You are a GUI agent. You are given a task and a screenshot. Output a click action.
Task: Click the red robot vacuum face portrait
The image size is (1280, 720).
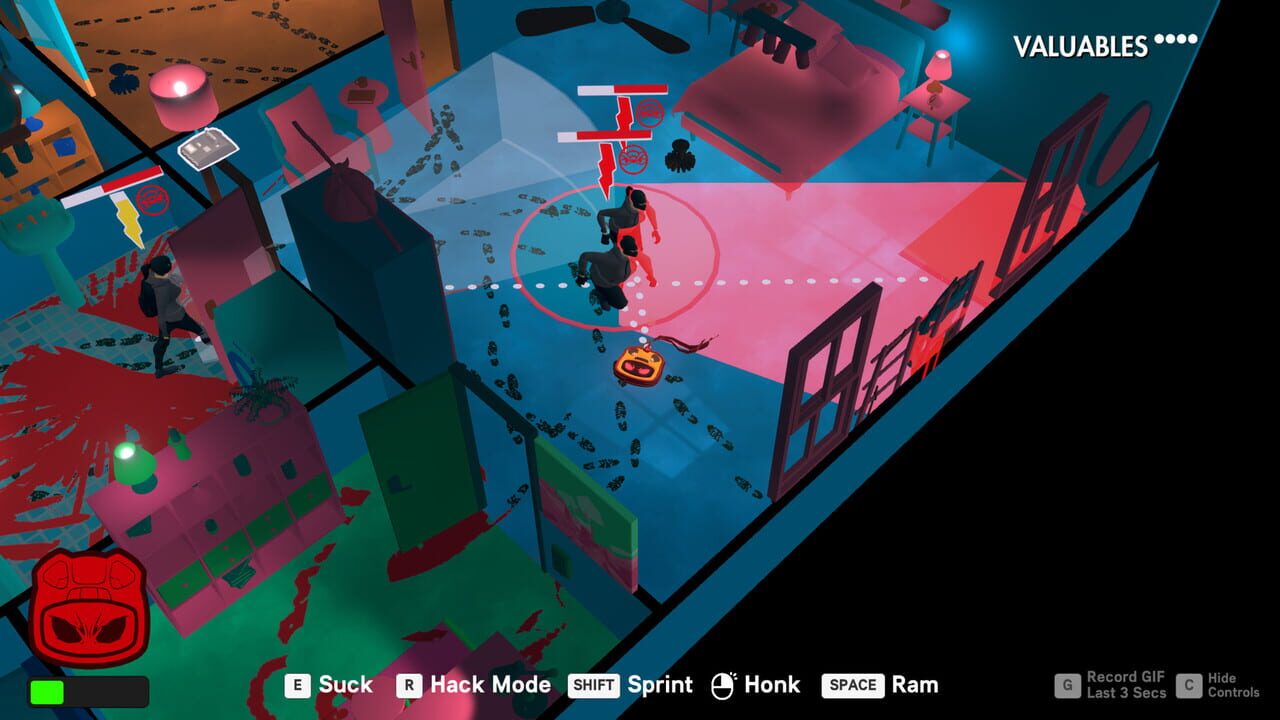coord(89,608)
